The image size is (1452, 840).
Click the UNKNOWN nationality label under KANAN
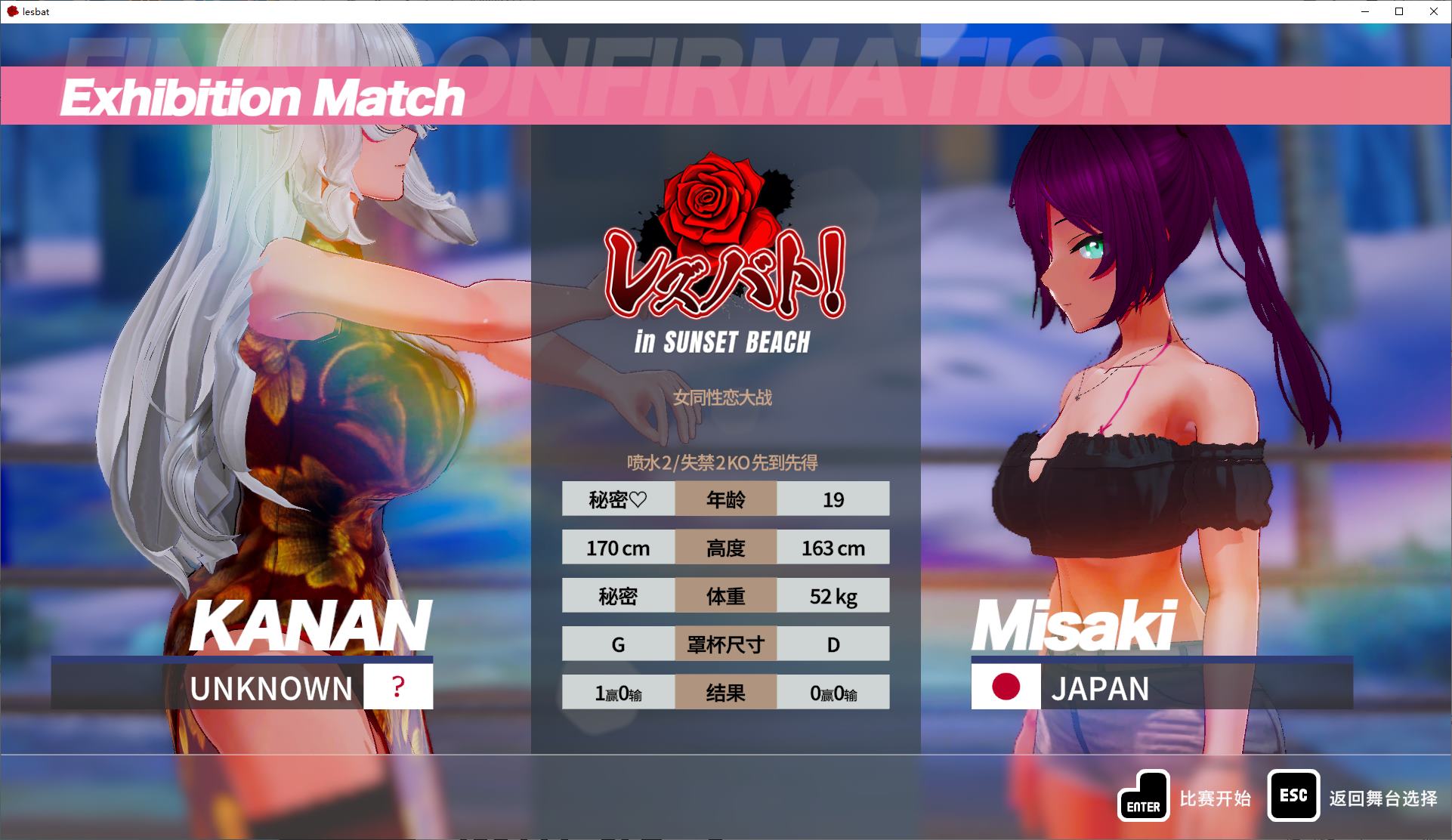pos(272,687)
